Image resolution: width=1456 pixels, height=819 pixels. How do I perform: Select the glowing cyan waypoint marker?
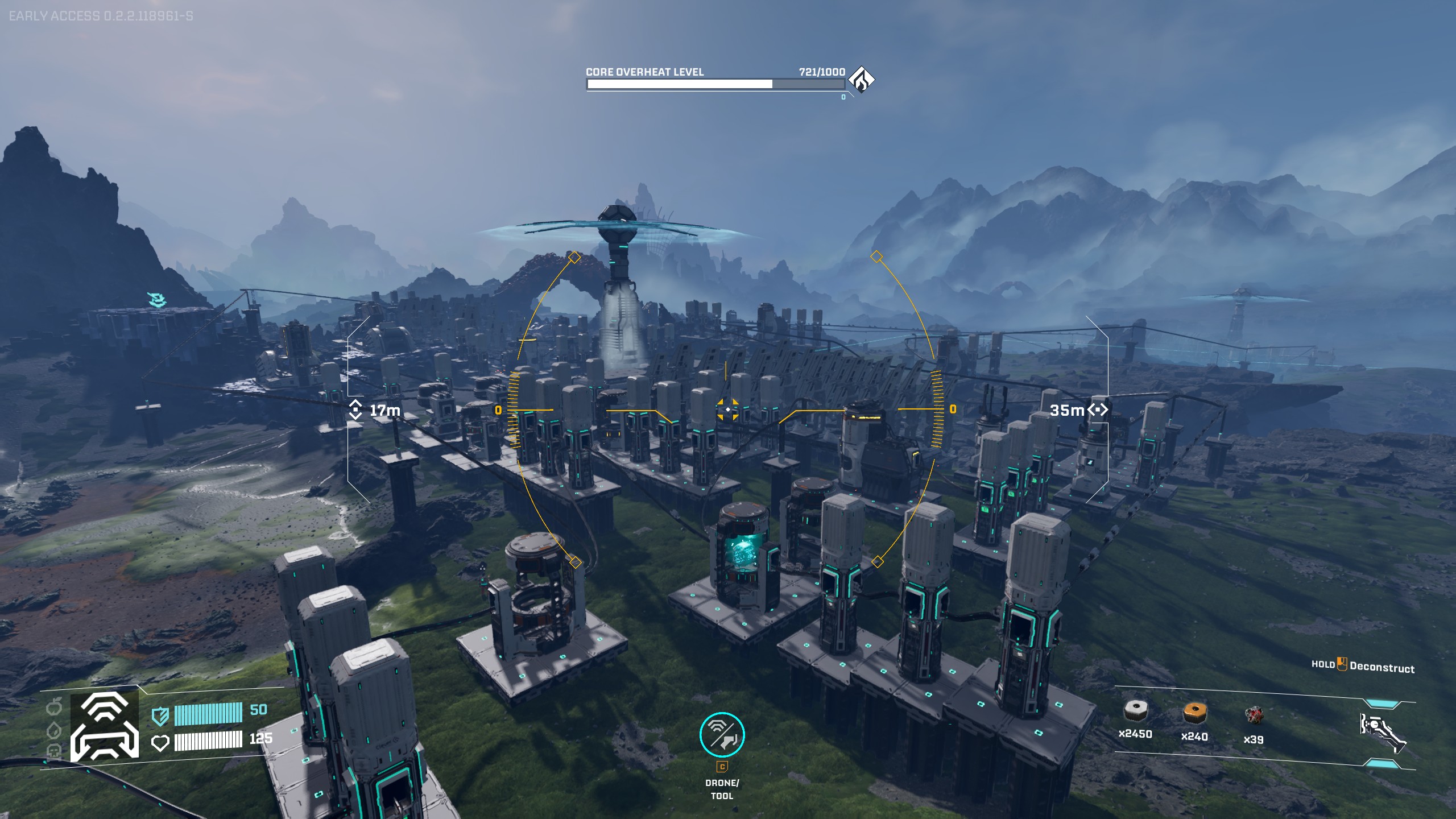[x=155, y=299]
